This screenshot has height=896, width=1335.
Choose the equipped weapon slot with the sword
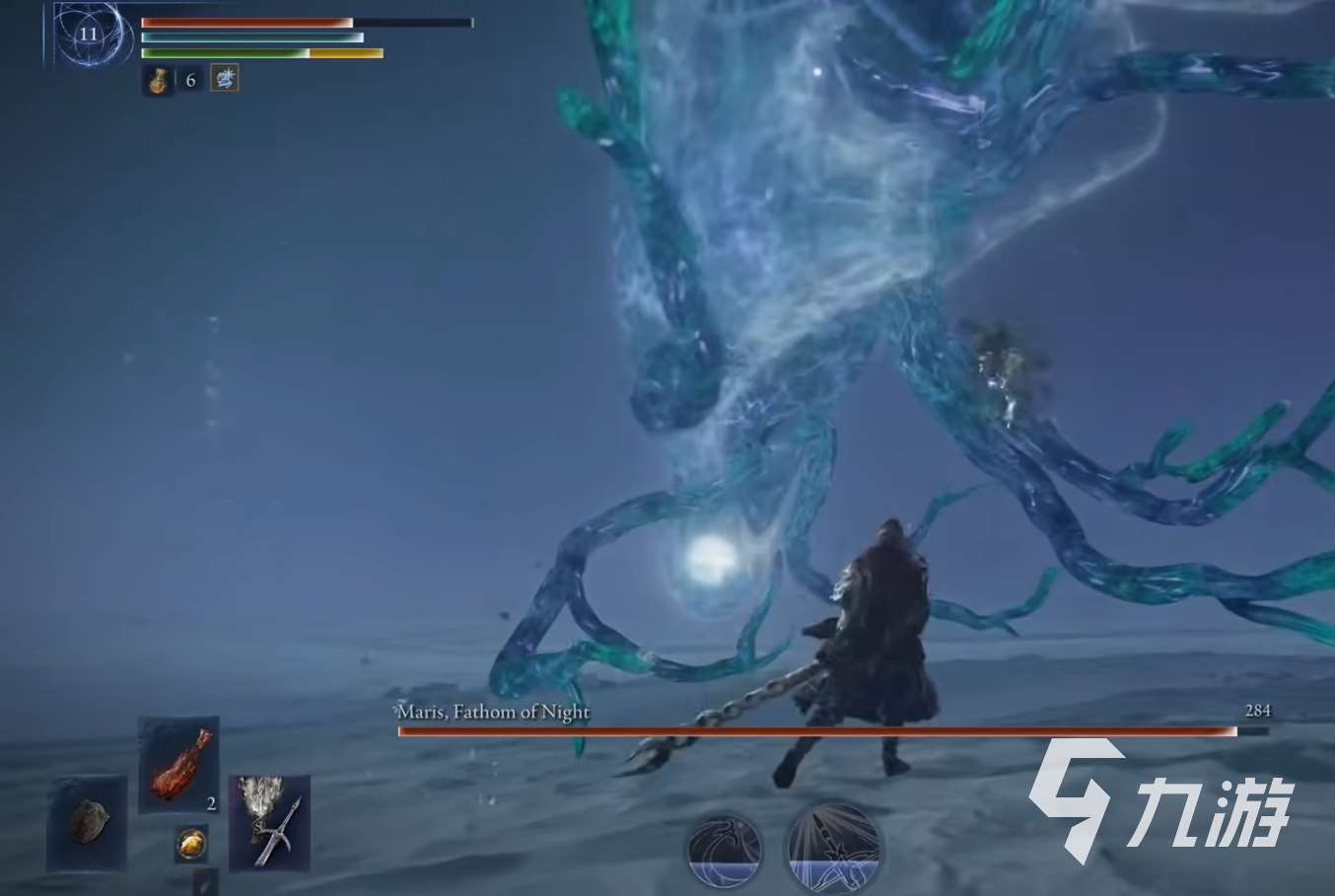(x=269, y=823)
